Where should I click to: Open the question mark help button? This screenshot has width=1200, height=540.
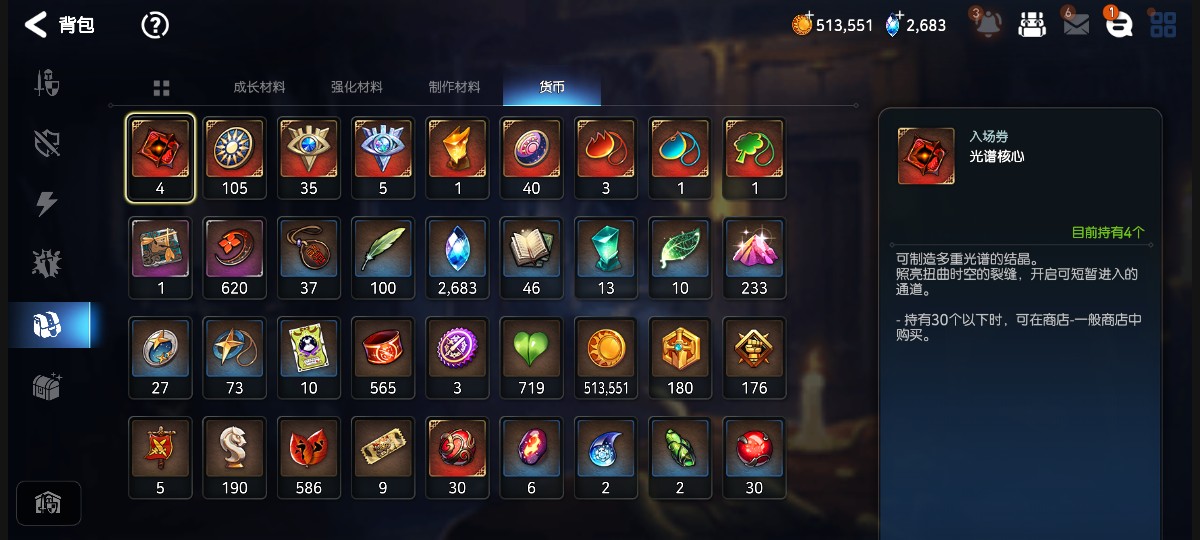point(155,25)
